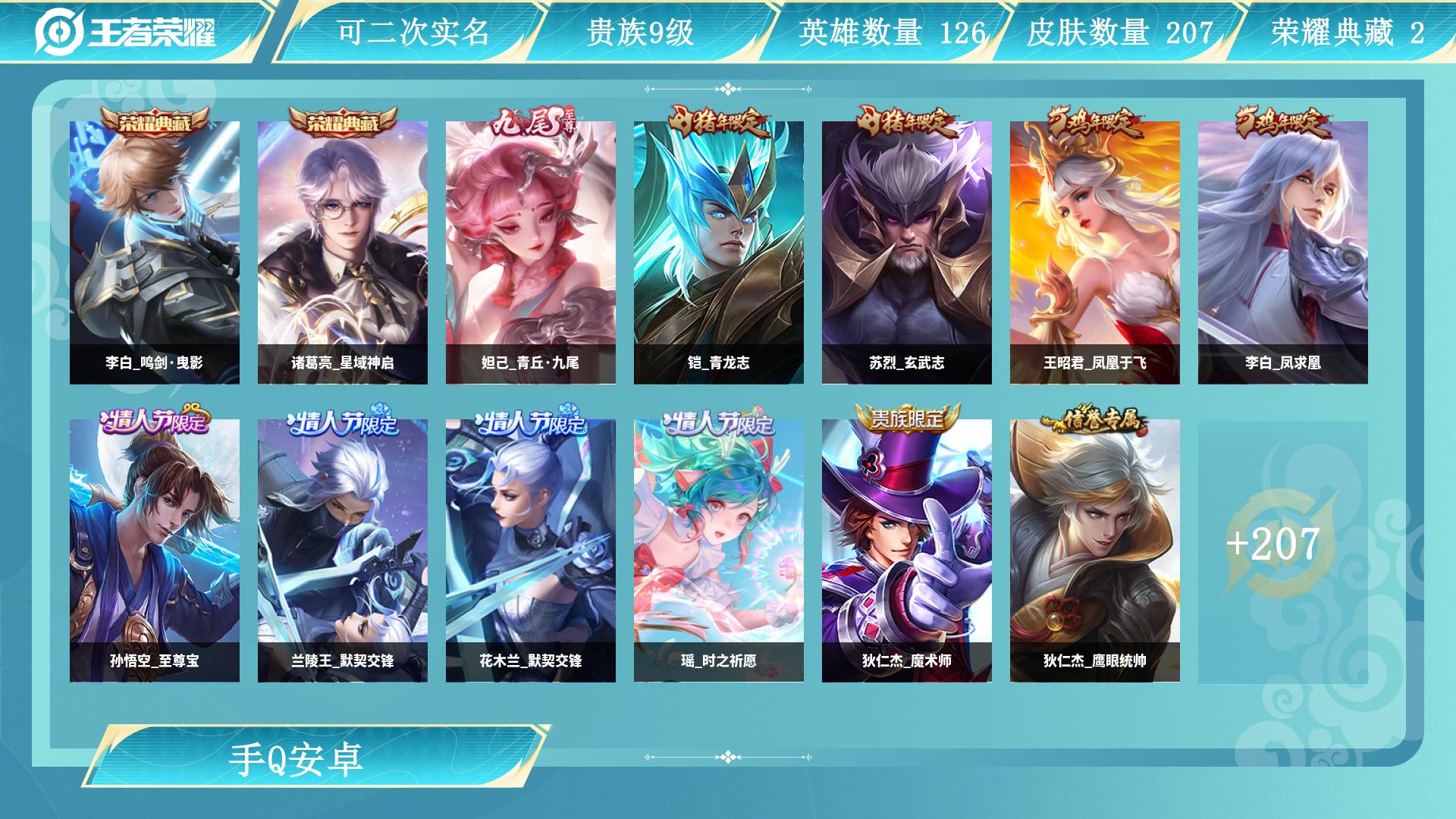Click the 鸡年限定 badge above 王昭君_凤凰于飞
This screenshot has width=1456, height=819.
coord(1092,120)
